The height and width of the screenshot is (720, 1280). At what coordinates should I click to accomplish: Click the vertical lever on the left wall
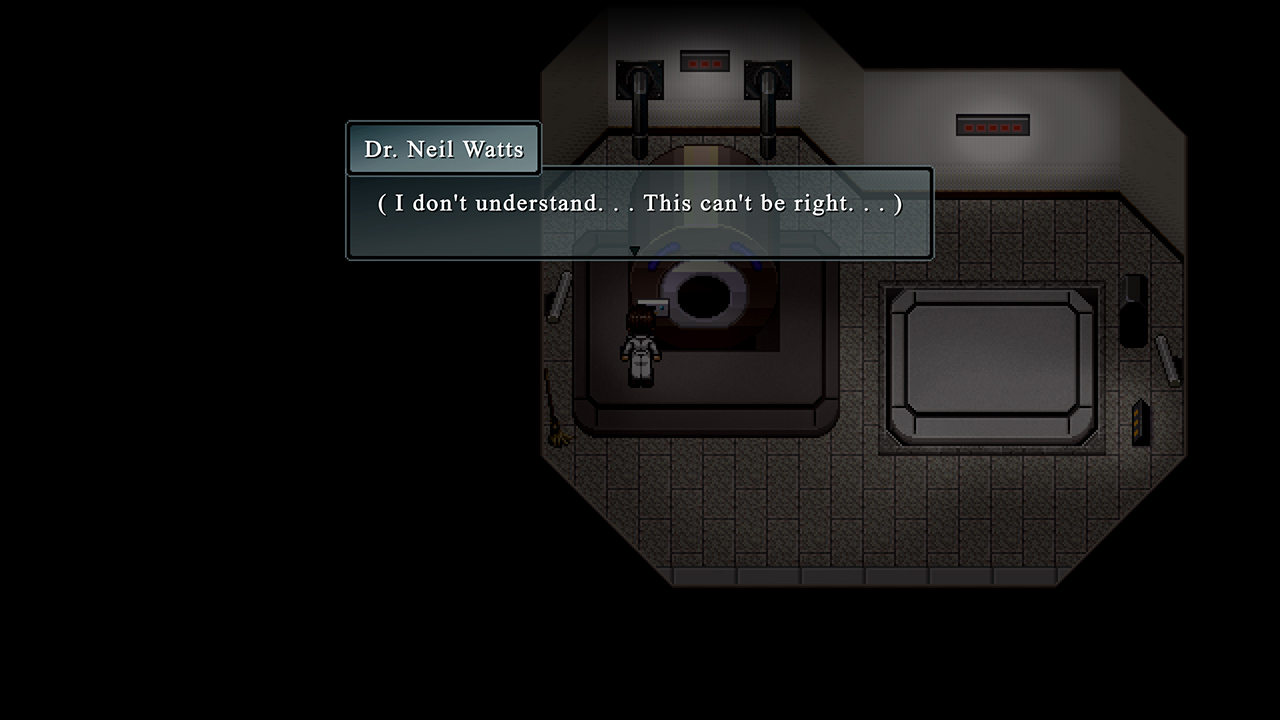[x=557, y=295]
